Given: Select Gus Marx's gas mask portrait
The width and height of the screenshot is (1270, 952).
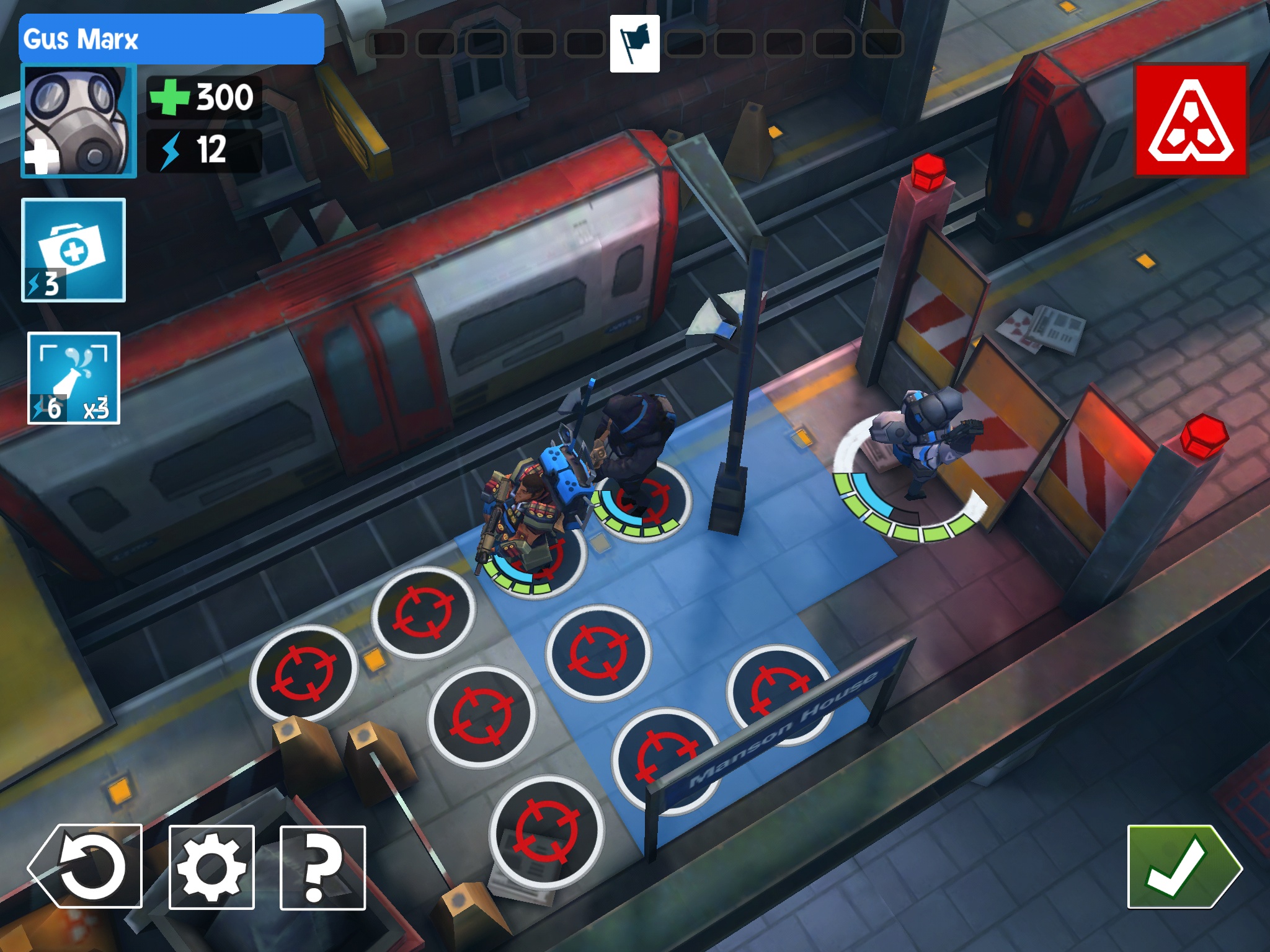Looking at the screenshot, I should (79, 121).
